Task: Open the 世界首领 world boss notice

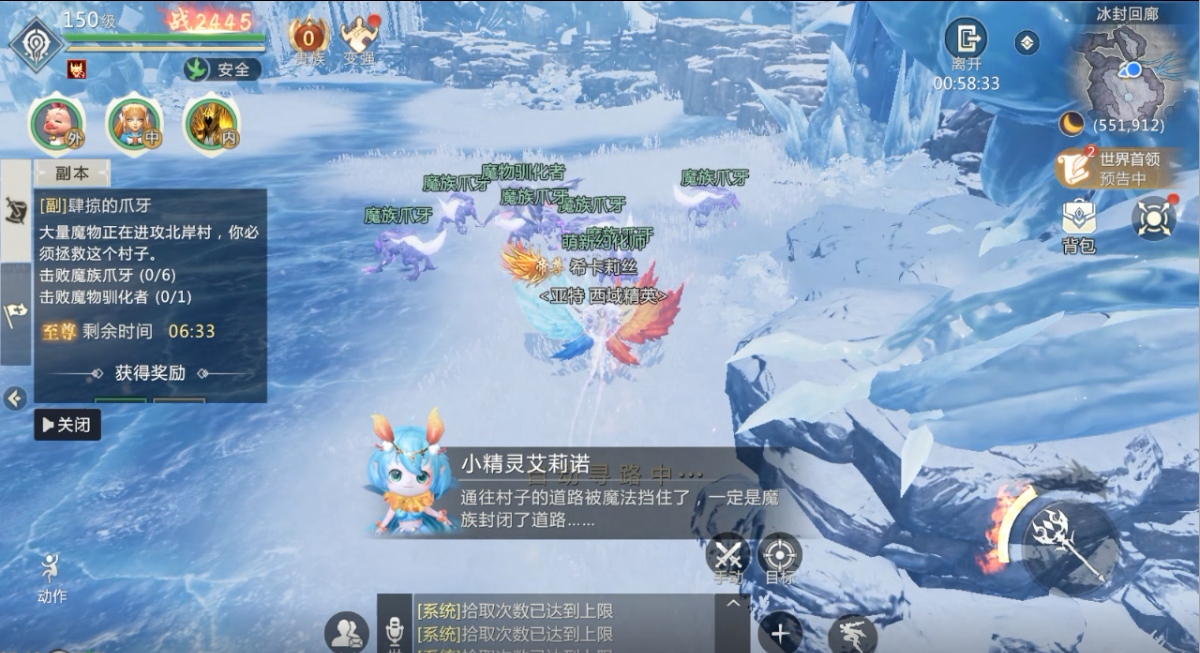Action: pos(1116,168)
